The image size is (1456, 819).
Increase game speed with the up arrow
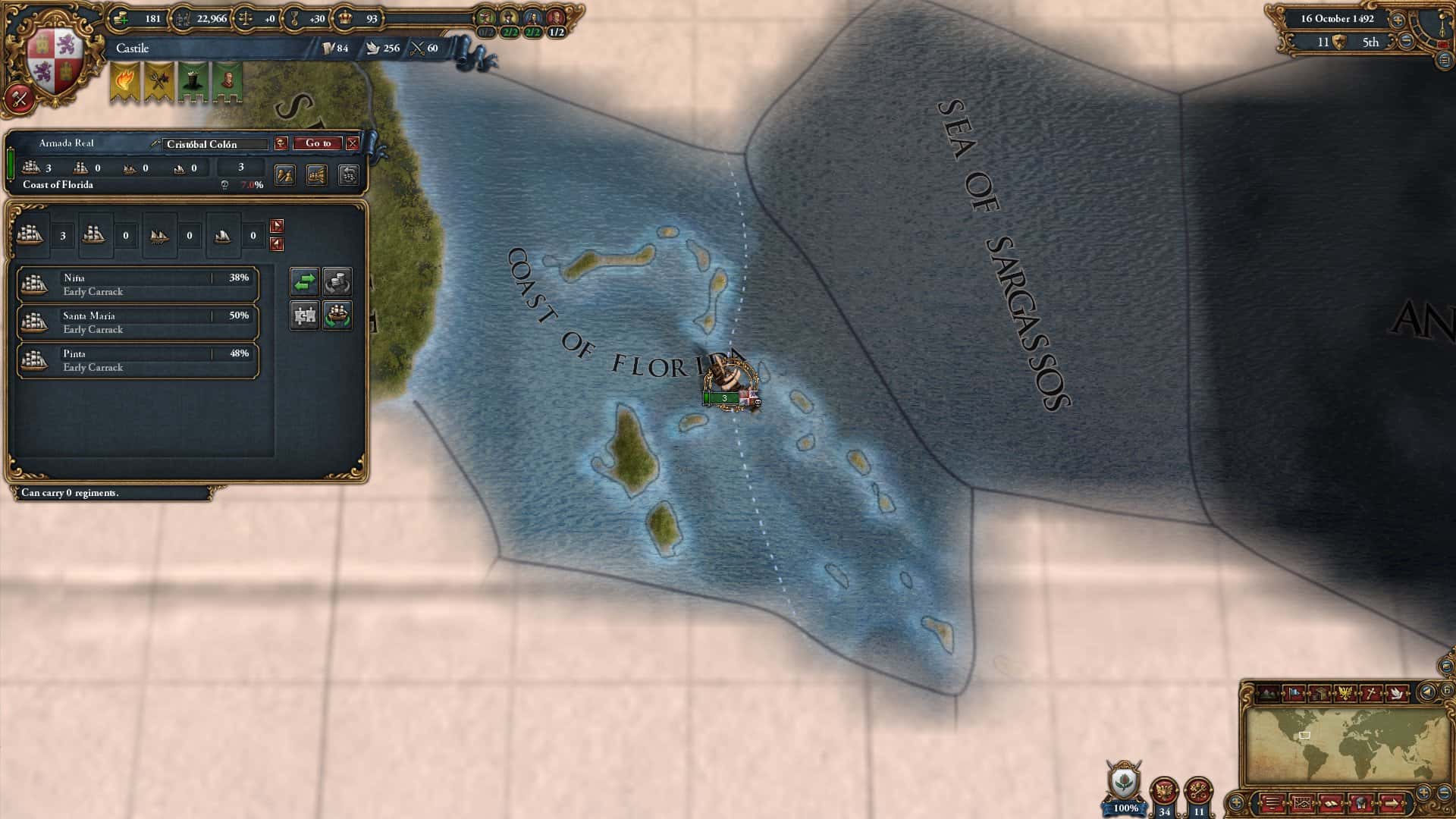click(x=1398, y=20)
